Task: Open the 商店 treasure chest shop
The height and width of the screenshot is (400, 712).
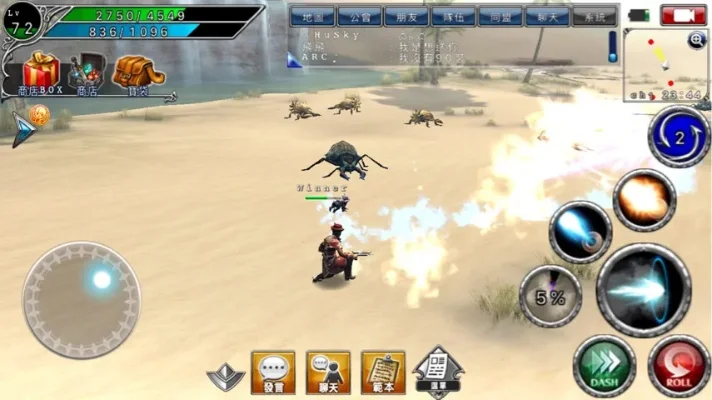Action: point(86,72)
